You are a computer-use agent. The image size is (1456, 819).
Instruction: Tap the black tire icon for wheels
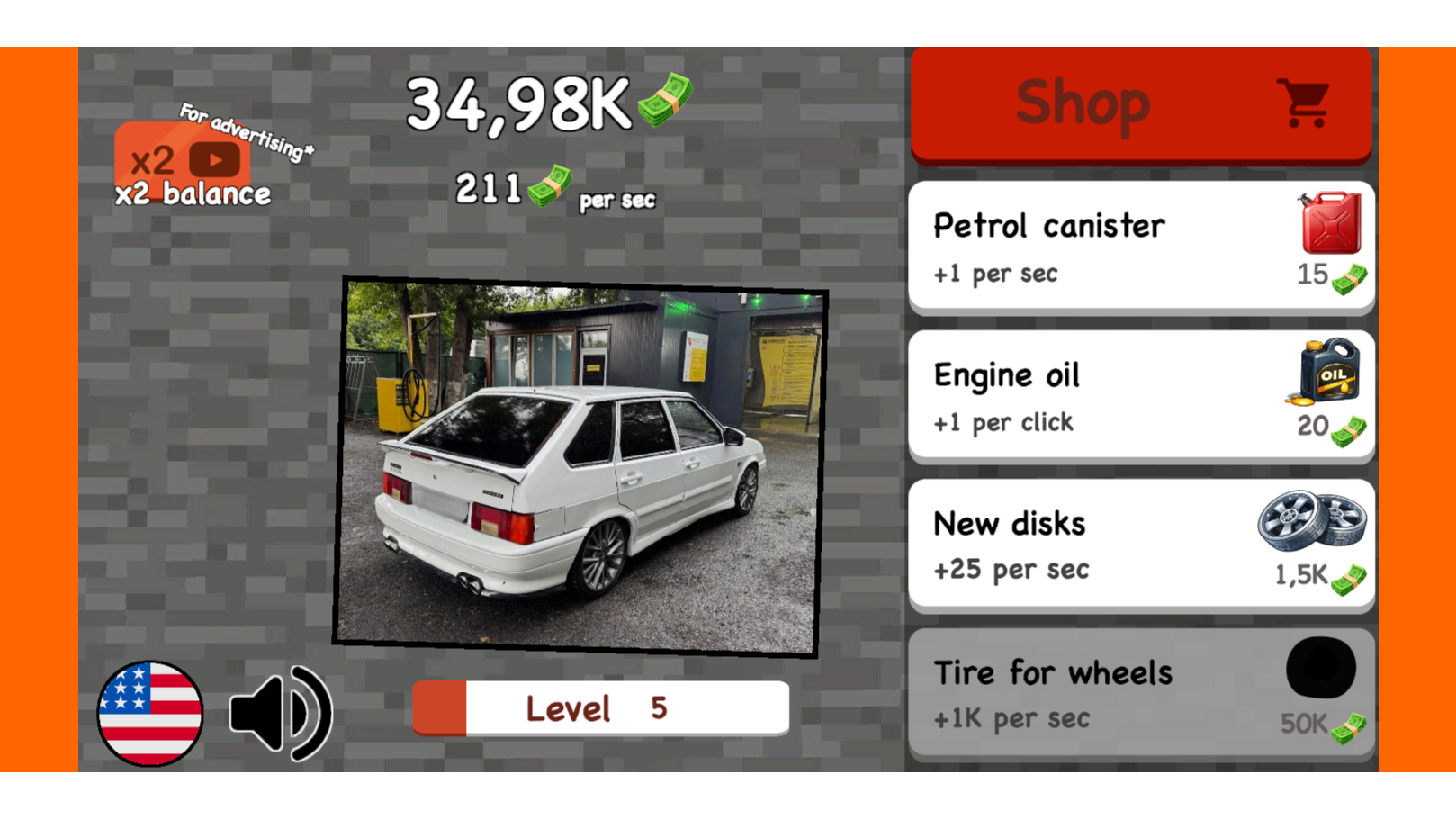click(1321, 670)
